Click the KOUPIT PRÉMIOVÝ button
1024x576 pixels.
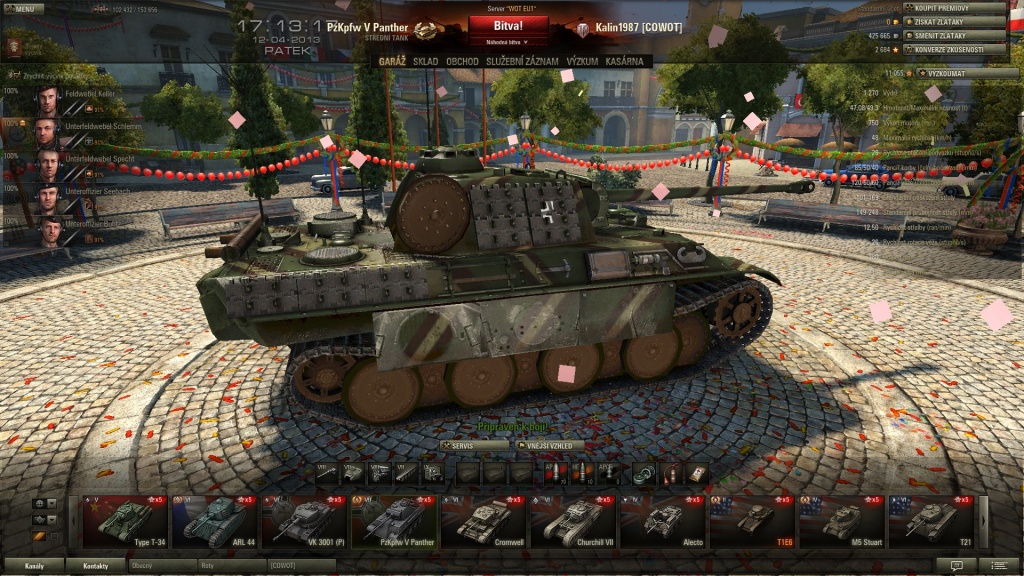pyautogui.click(x=953, y=7)
